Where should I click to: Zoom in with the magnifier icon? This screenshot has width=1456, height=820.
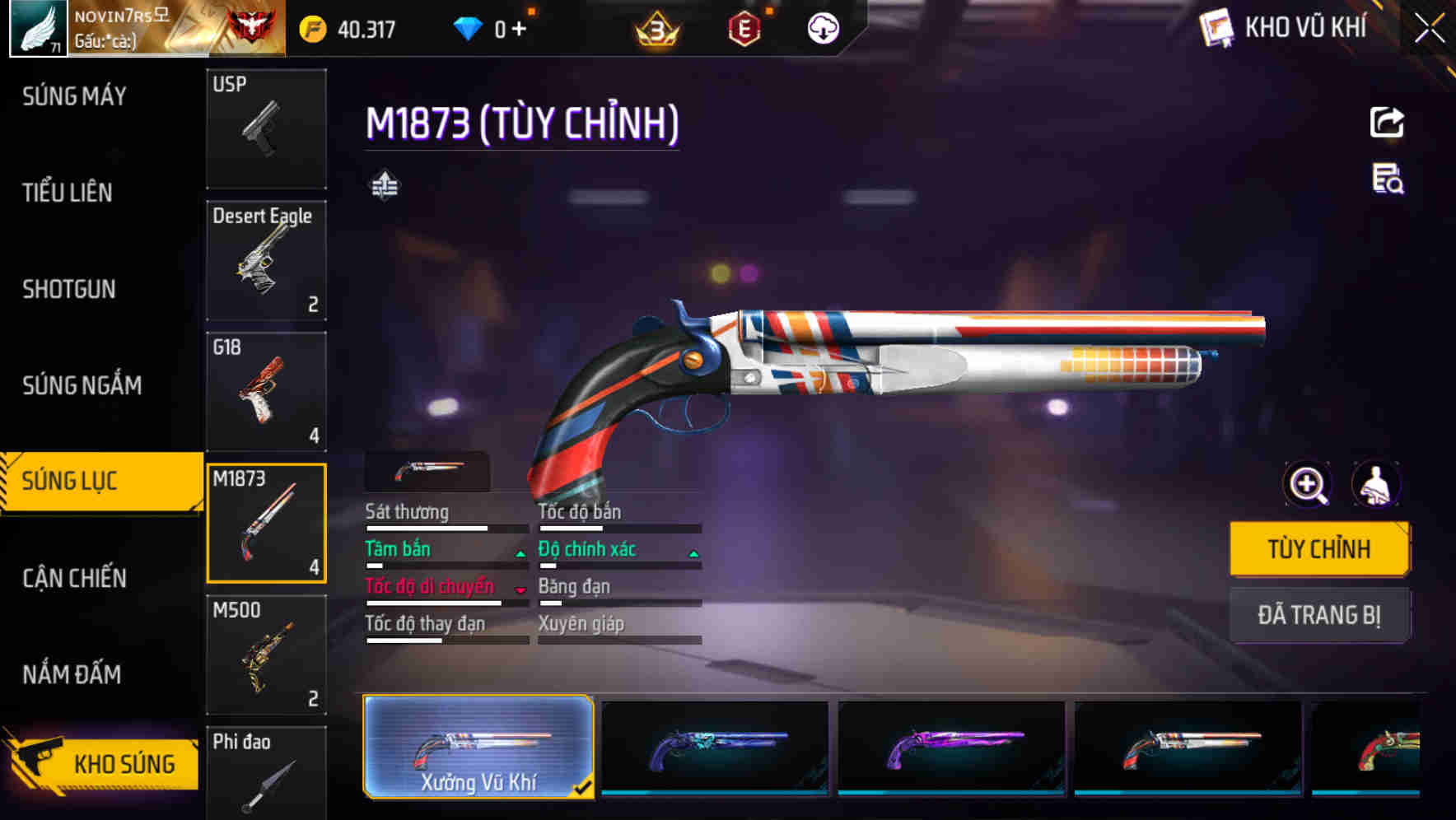click(1308, 485)
